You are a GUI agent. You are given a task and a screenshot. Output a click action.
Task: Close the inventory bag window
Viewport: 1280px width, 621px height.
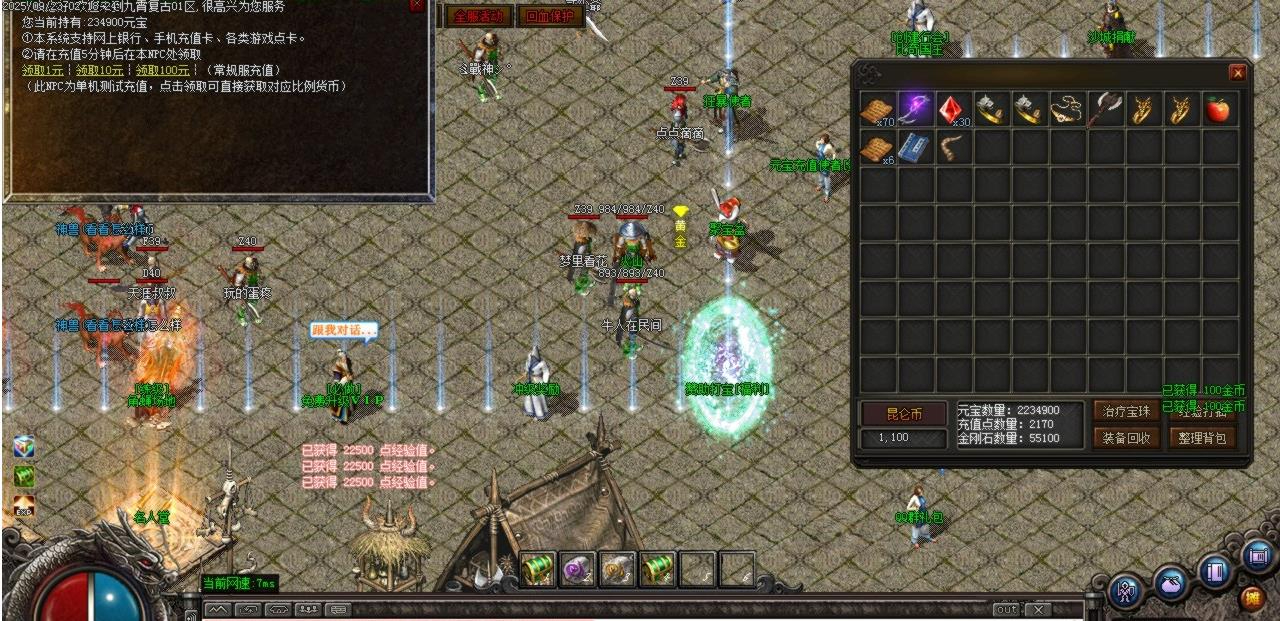pyautogui.click(x=1237, y=73)
